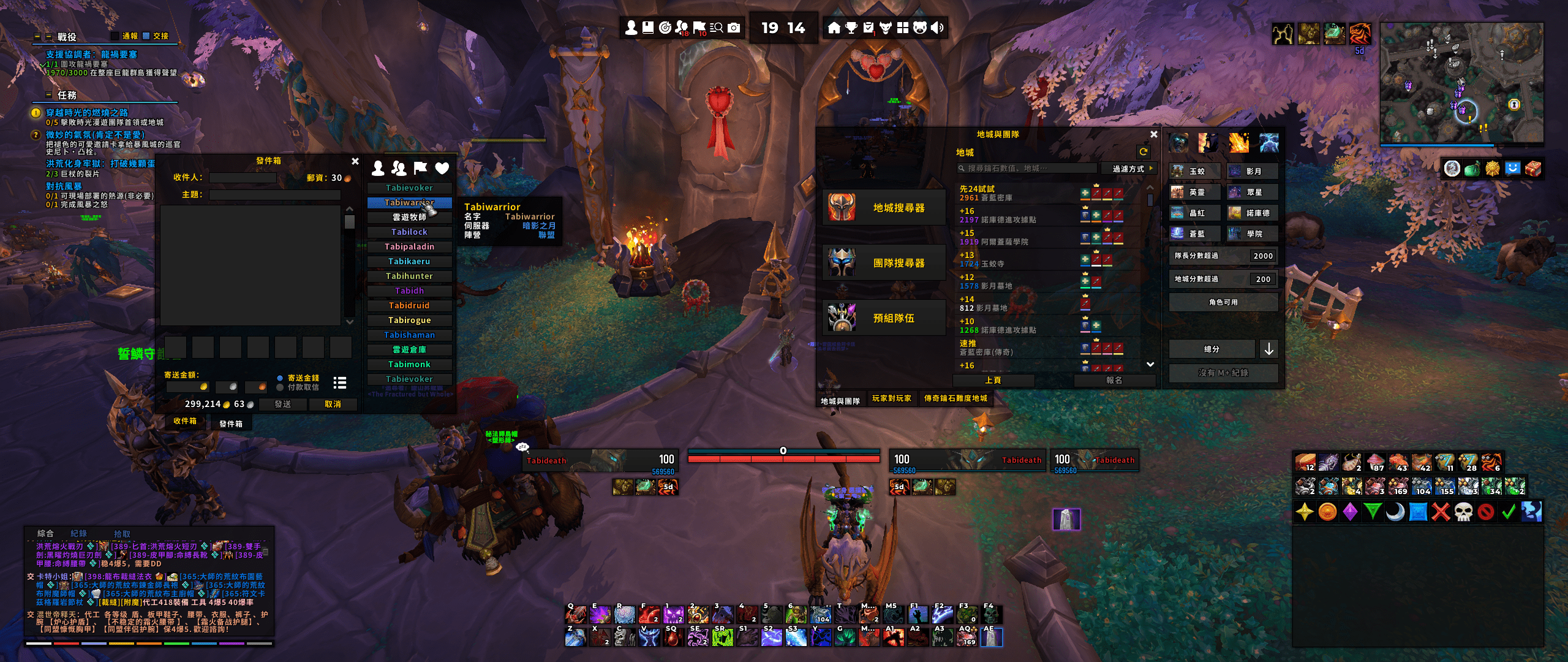Select the 寄送金錢 send money radio button
1568x662 pixels.
click(280, 379)
